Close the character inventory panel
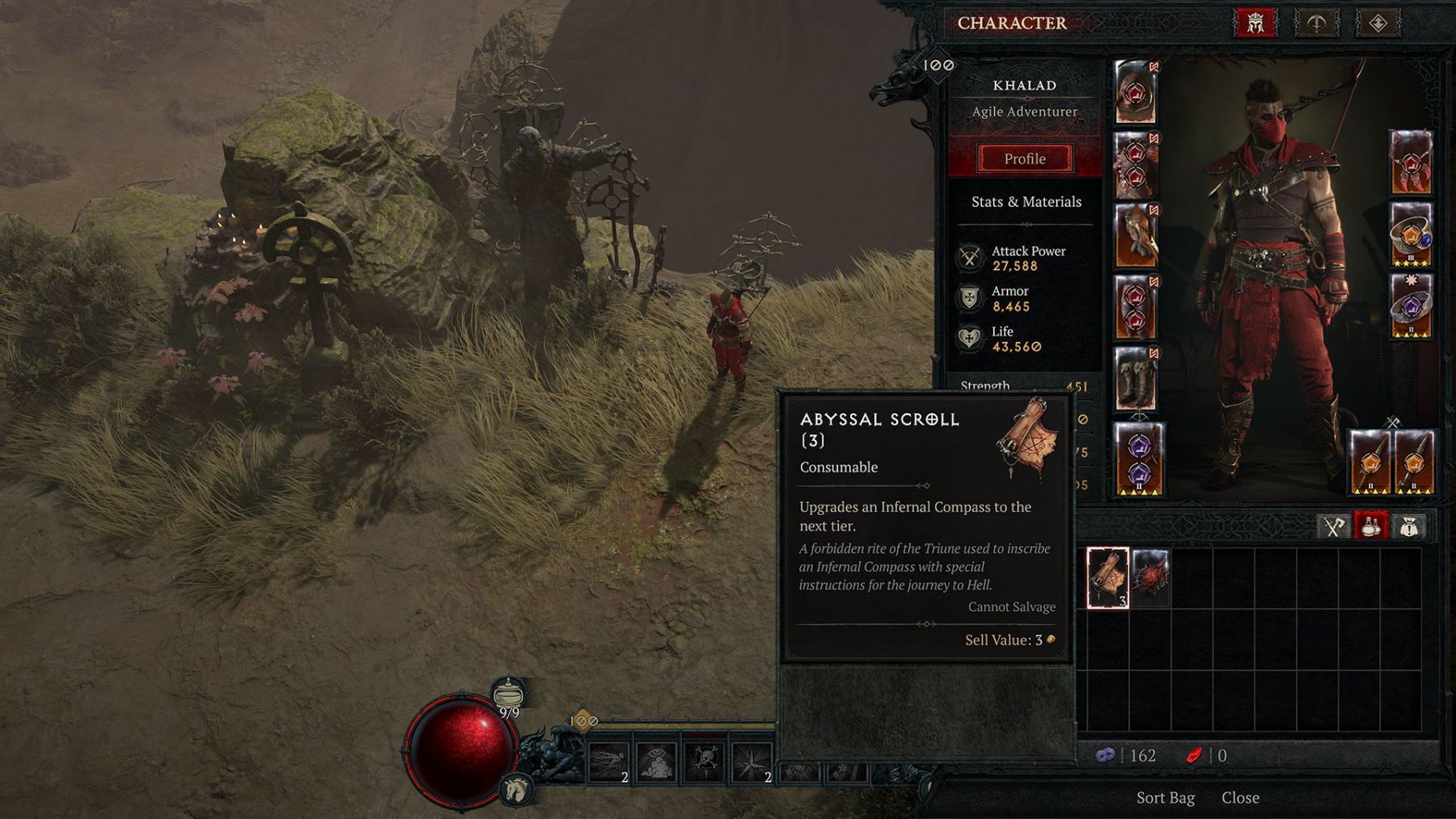Viewport: 1456px width, 819px height. [x=1240, y=798]
